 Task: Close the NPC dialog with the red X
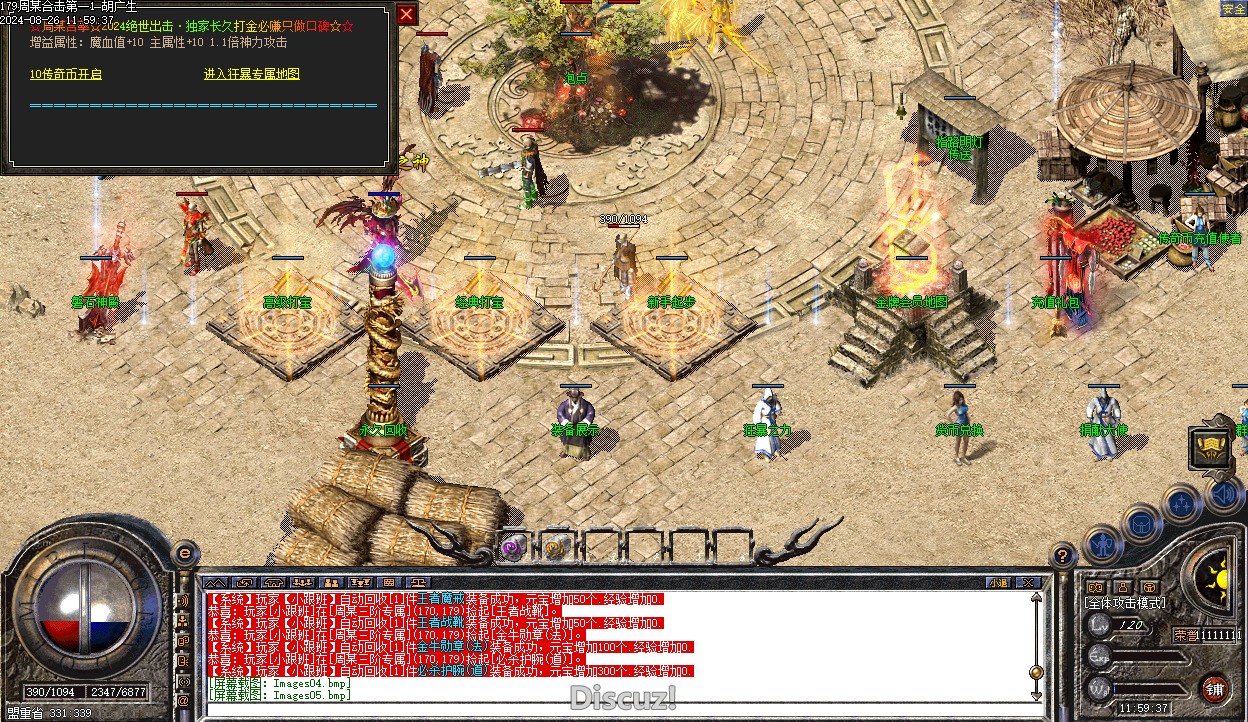click(x=406, y=14)
